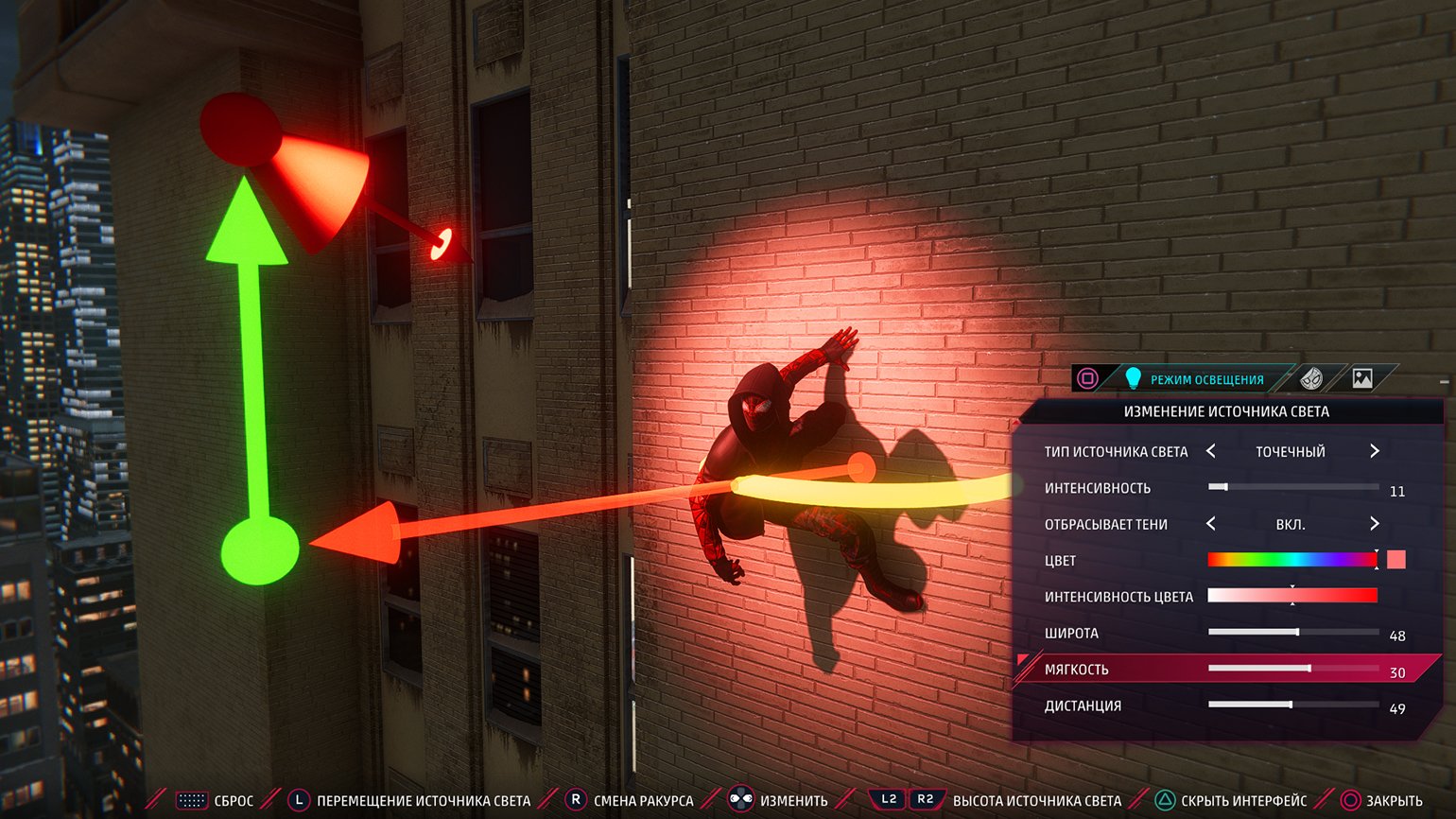
Task: Adjust the Дистанция slider
Action: point(1292,705)
